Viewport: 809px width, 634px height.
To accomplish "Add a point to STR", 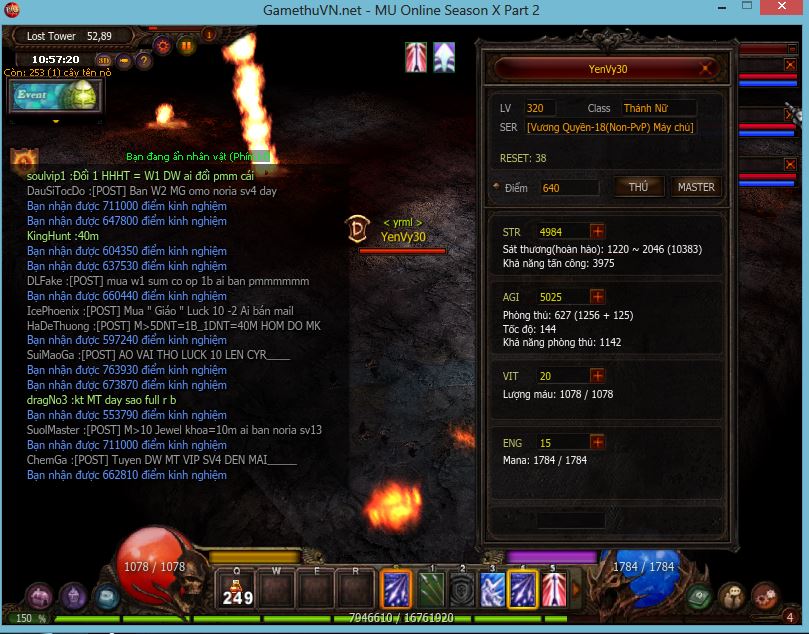I will (597, 232).
